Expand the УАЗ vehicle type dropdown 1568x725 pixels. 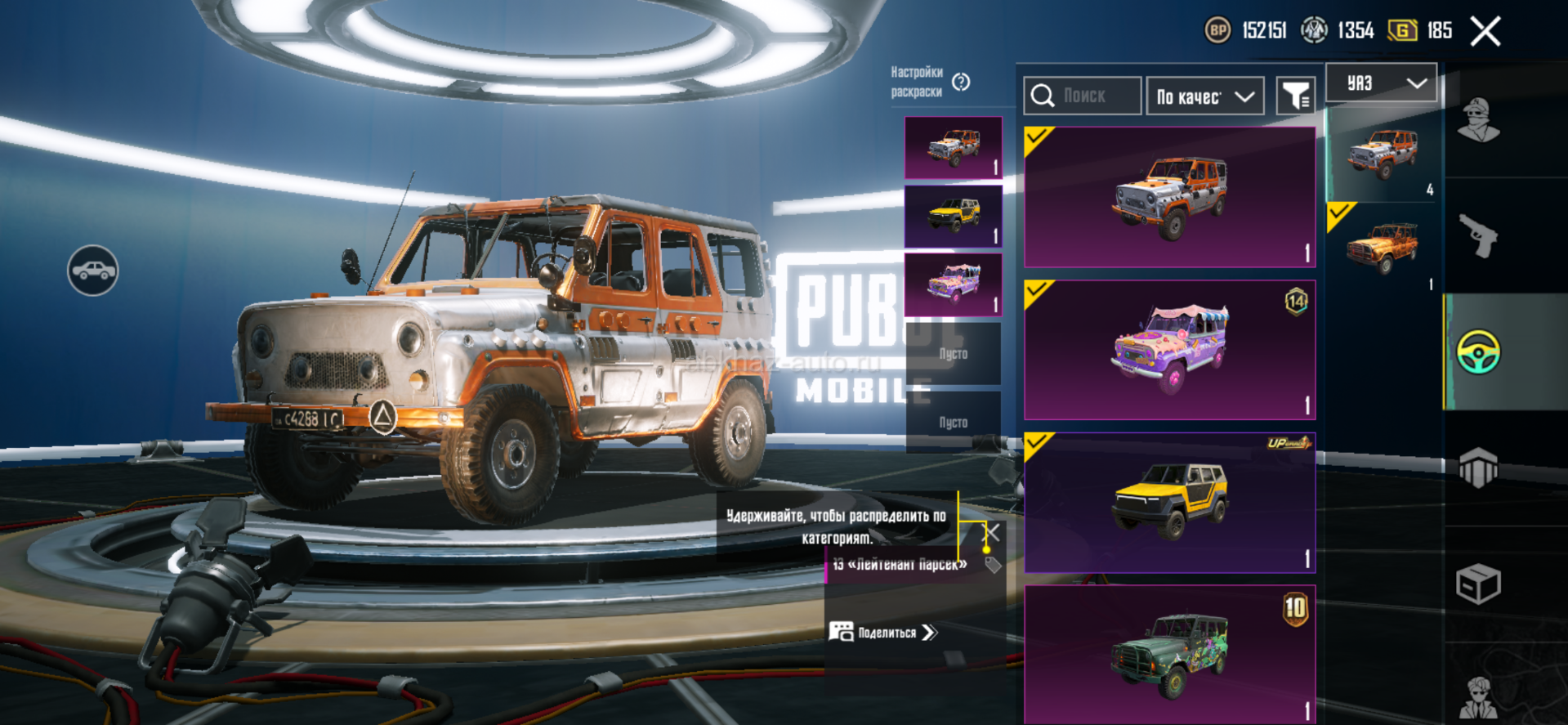pyautogui.click(x=1380, y=83)
